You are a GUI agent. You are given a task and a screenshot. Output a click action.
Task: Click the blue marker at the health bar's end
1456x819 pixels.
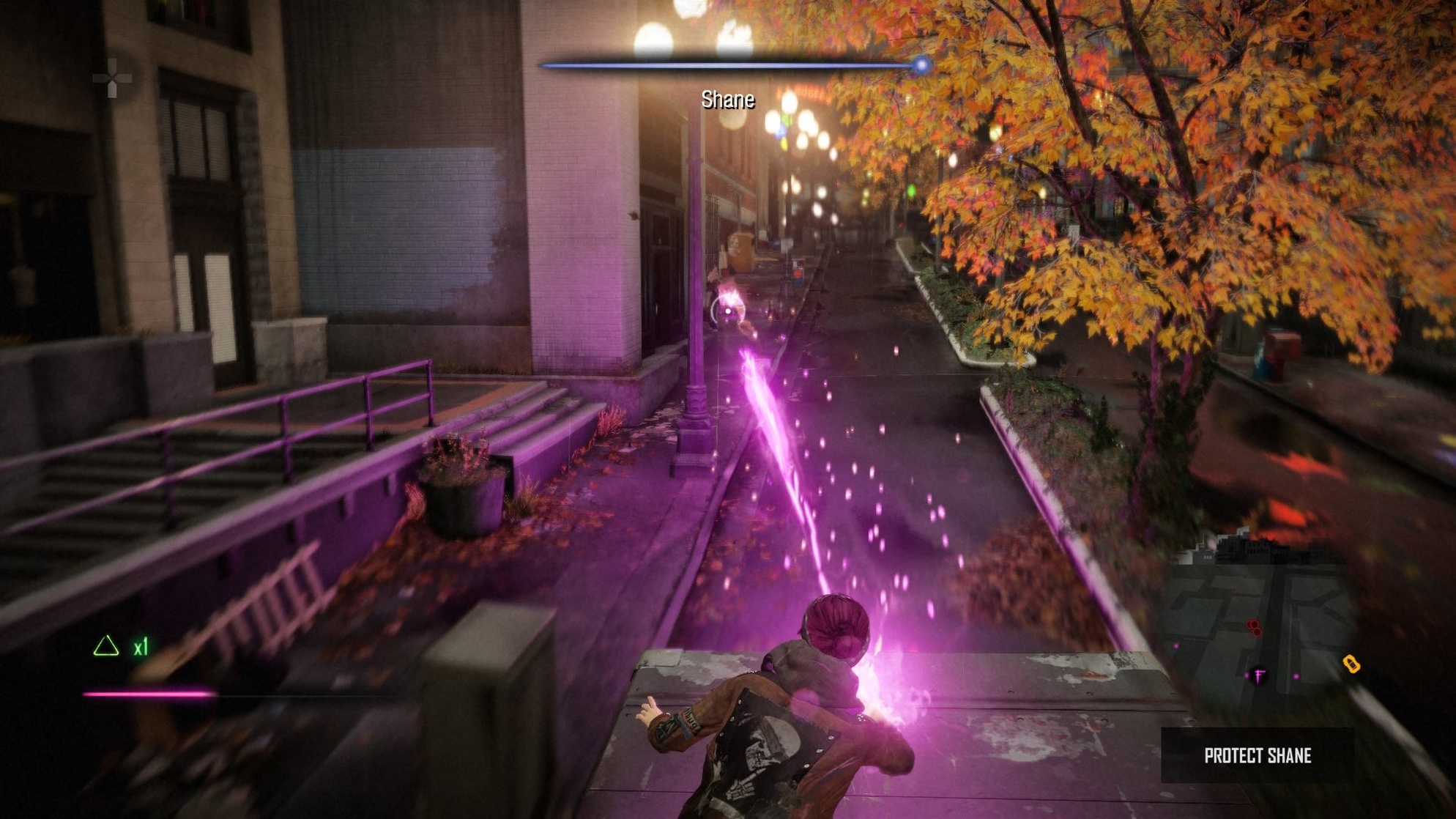920,63
